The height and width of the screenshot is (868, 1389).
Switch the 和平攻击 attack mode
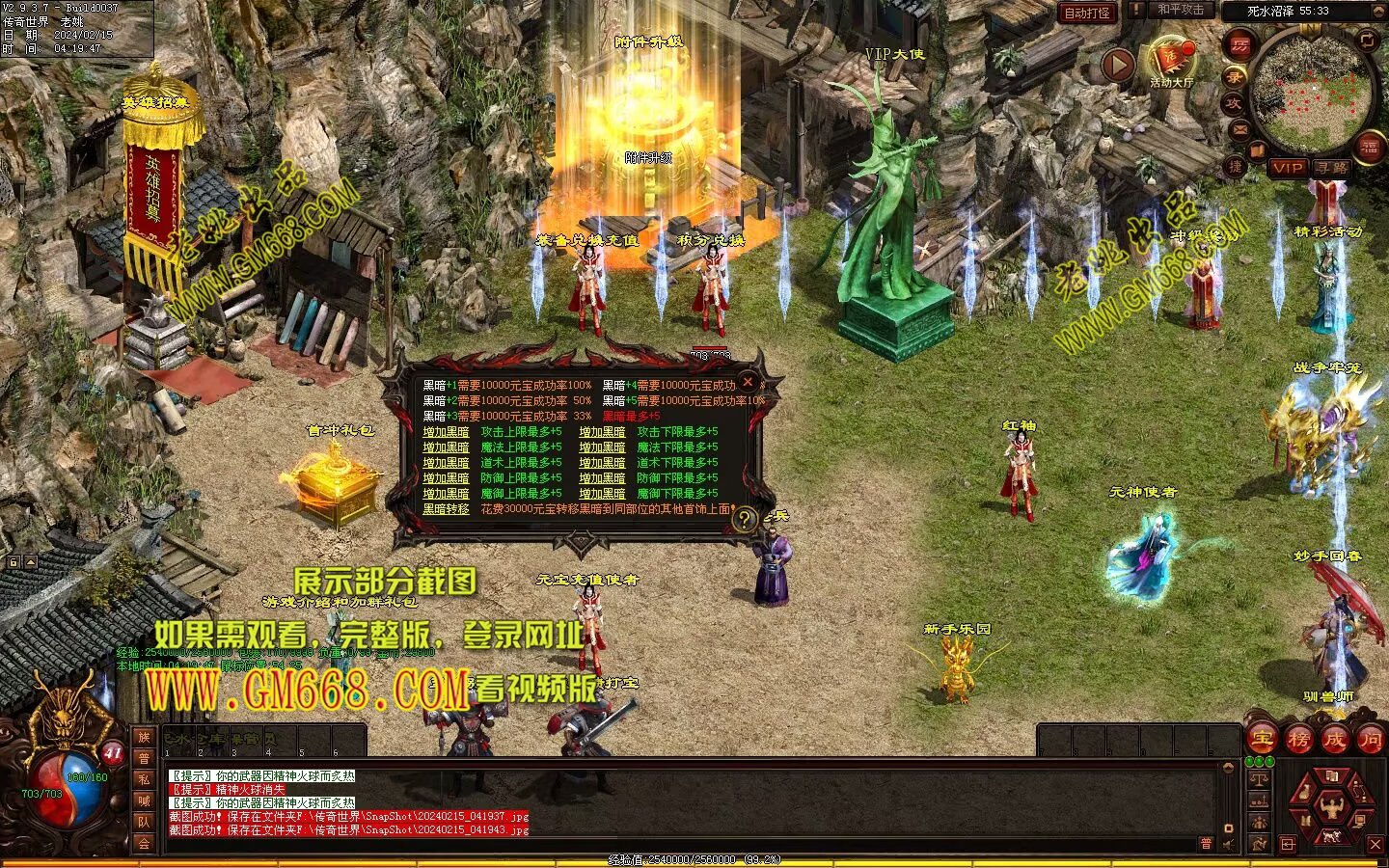1180,11
